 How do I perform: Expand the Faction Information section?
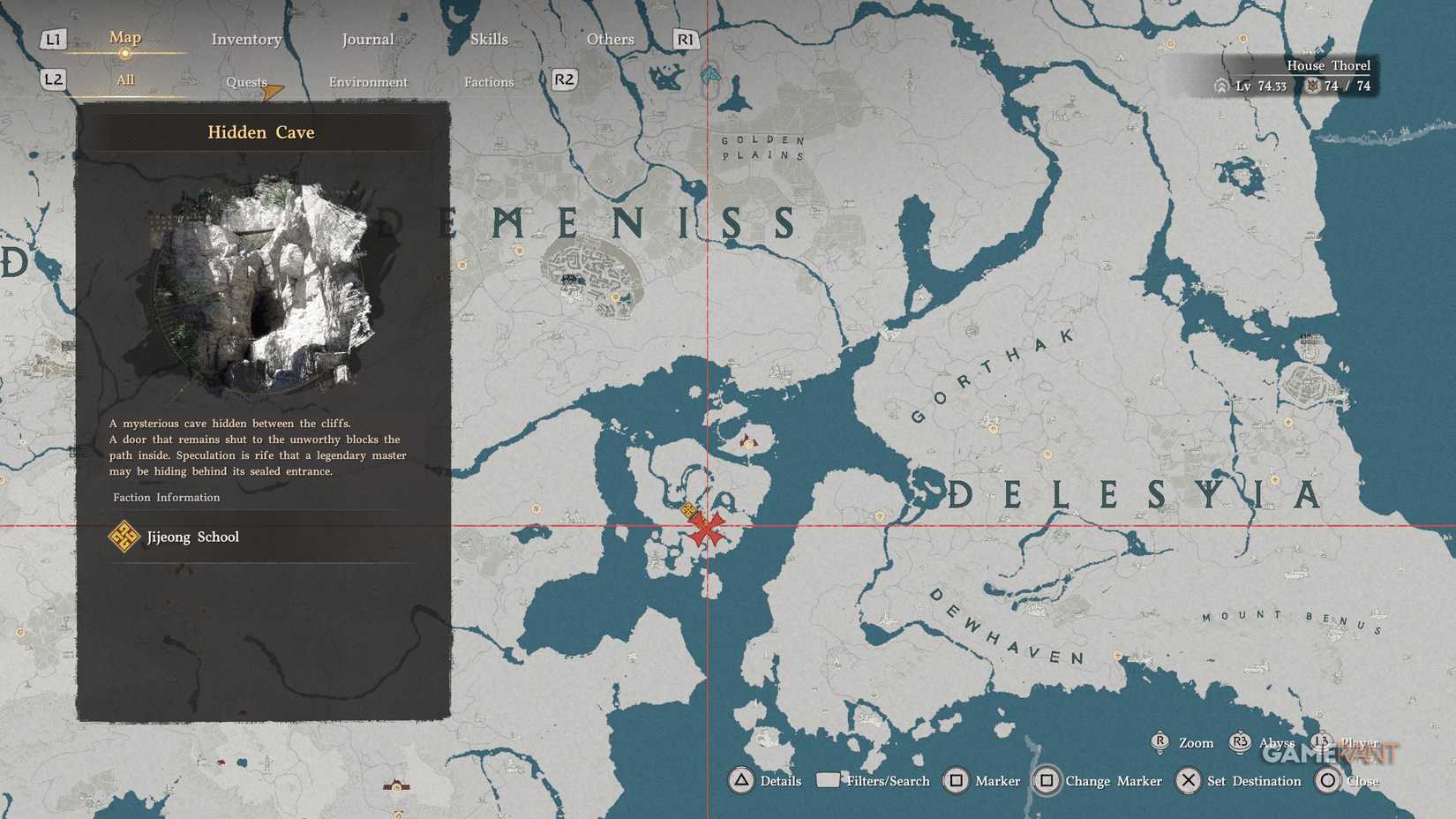tap(165, 497)
